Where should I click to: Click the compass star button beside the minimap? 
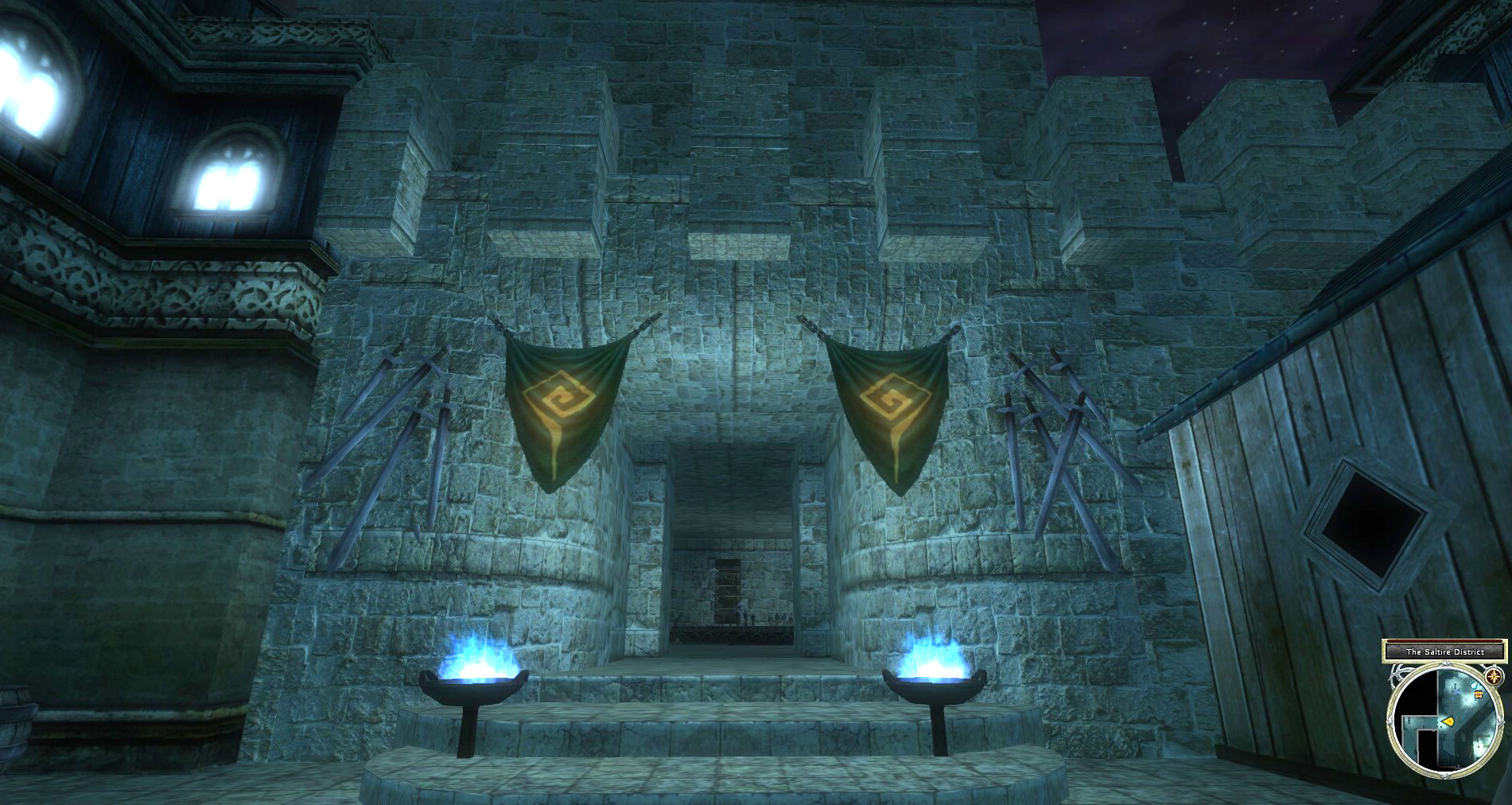pyautogui.click(x=1495, y=677)
